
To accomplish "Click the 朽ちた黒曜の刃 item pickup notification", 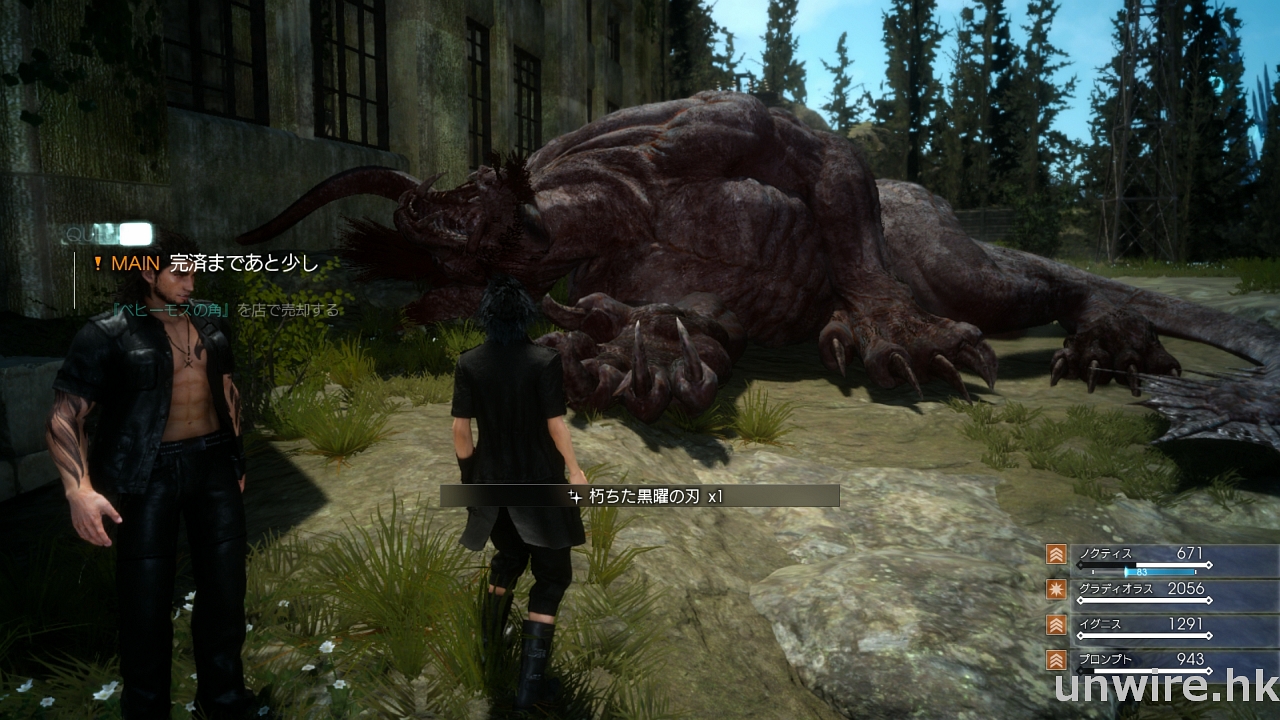I will click(640, 496).
